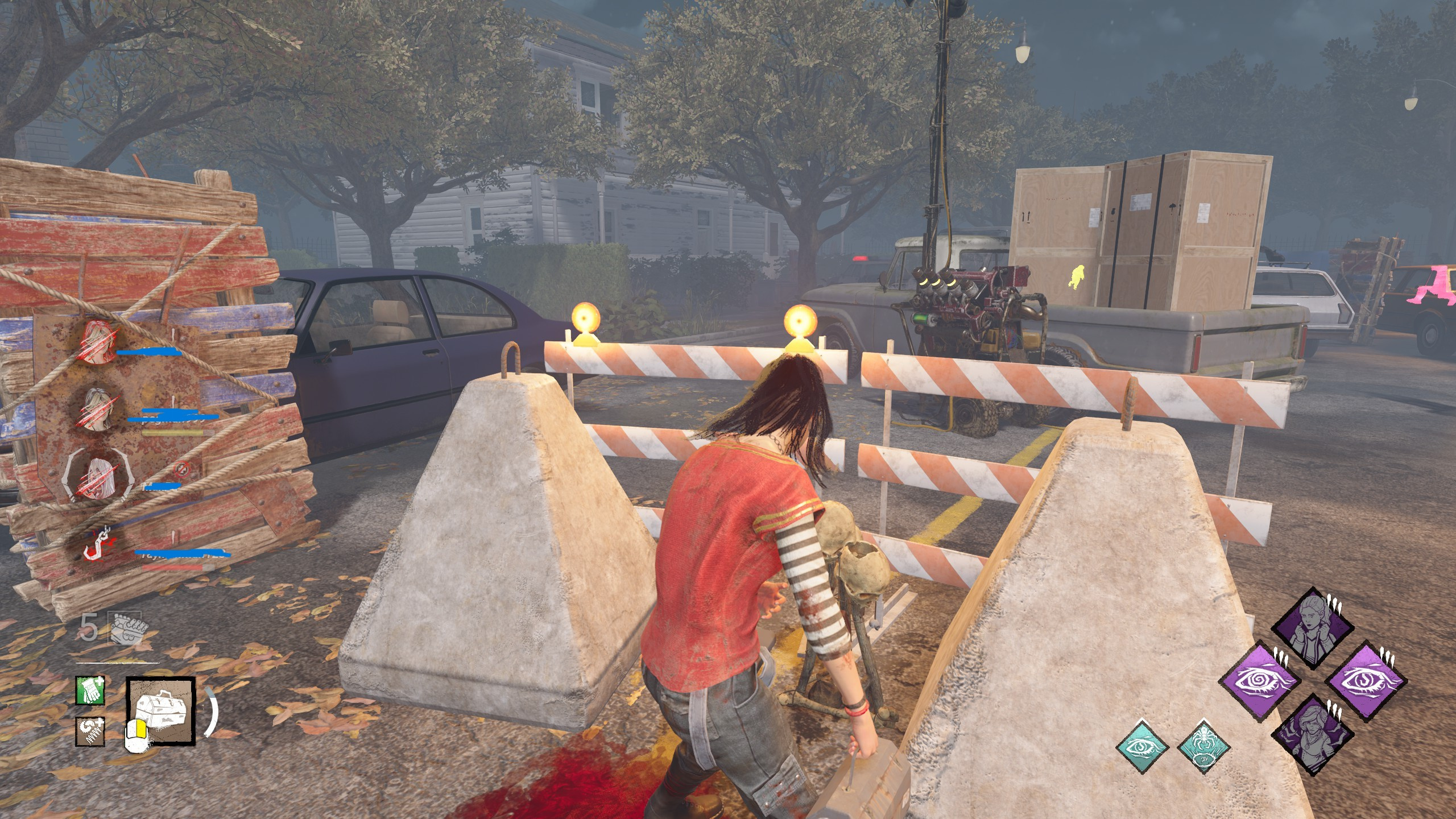Click the green gloves add-on icon

pyautogui.click(x=90, y=691)
